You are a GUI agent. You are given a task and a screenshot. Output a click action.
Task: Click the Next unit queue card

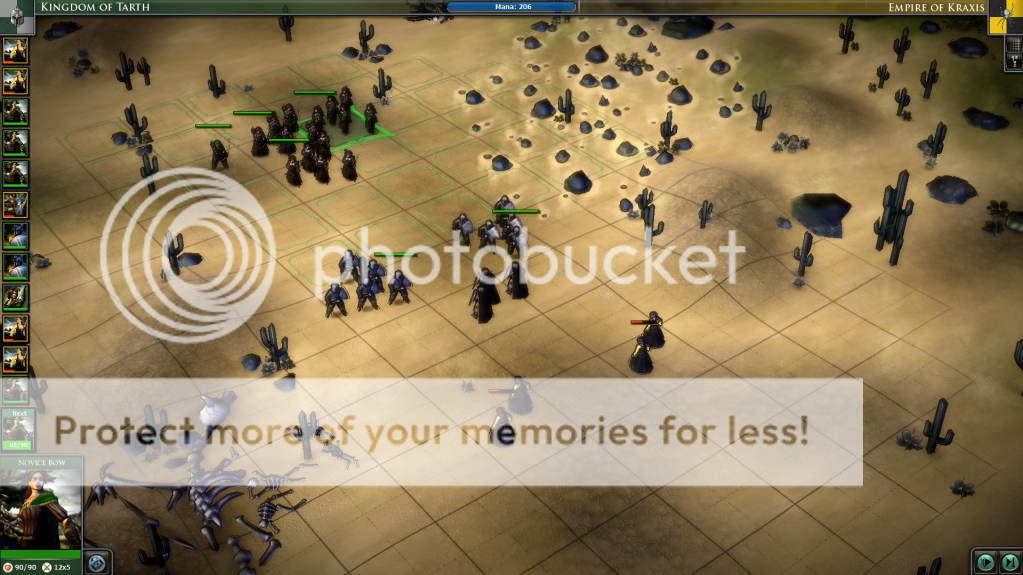(17, 426)
